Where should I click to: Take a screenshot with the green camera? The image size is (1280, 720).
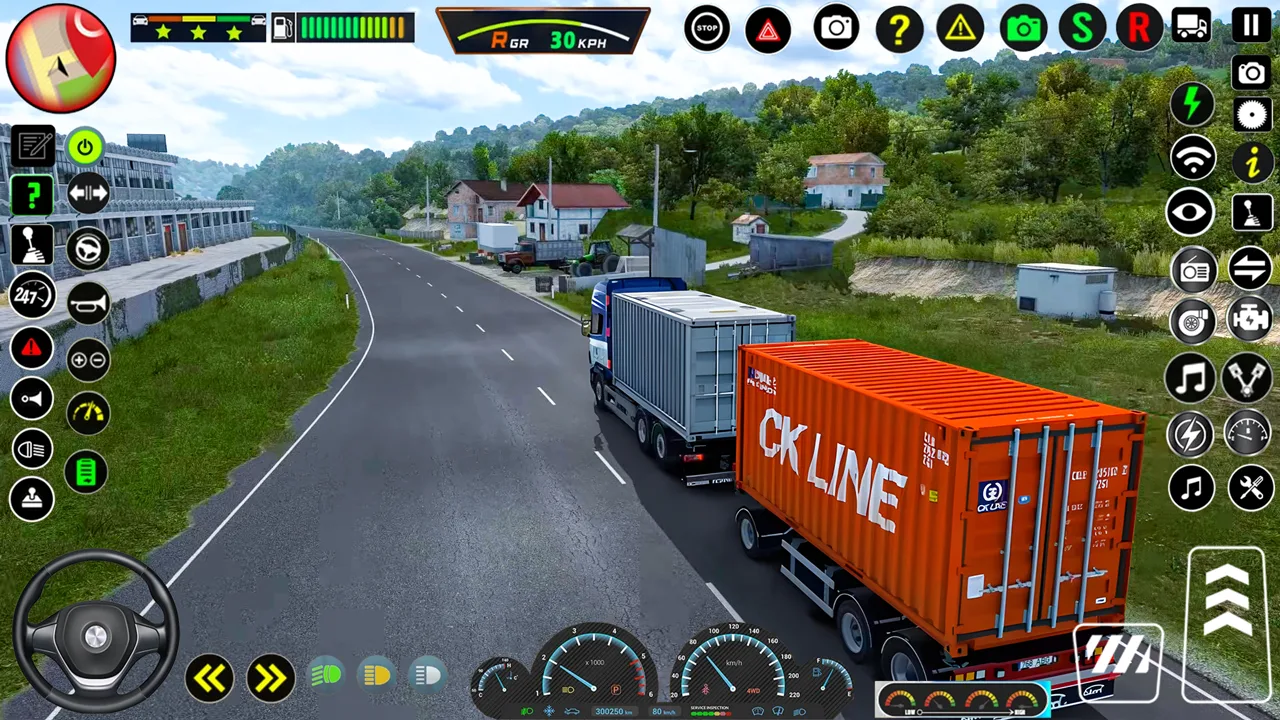pos(1022,28)
